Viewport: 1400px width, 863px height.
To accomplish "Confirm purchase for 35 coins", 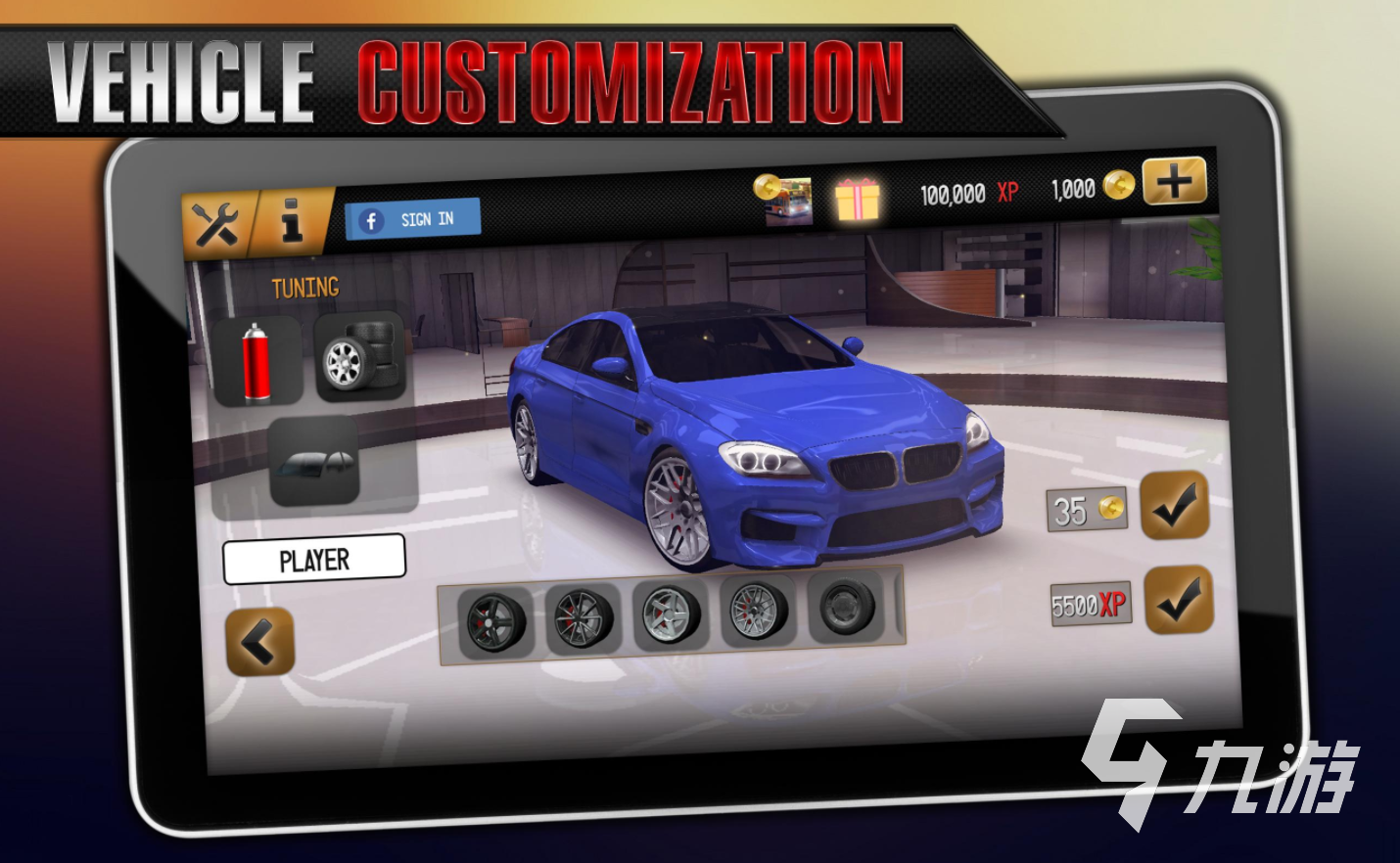I will (1174, 505).
